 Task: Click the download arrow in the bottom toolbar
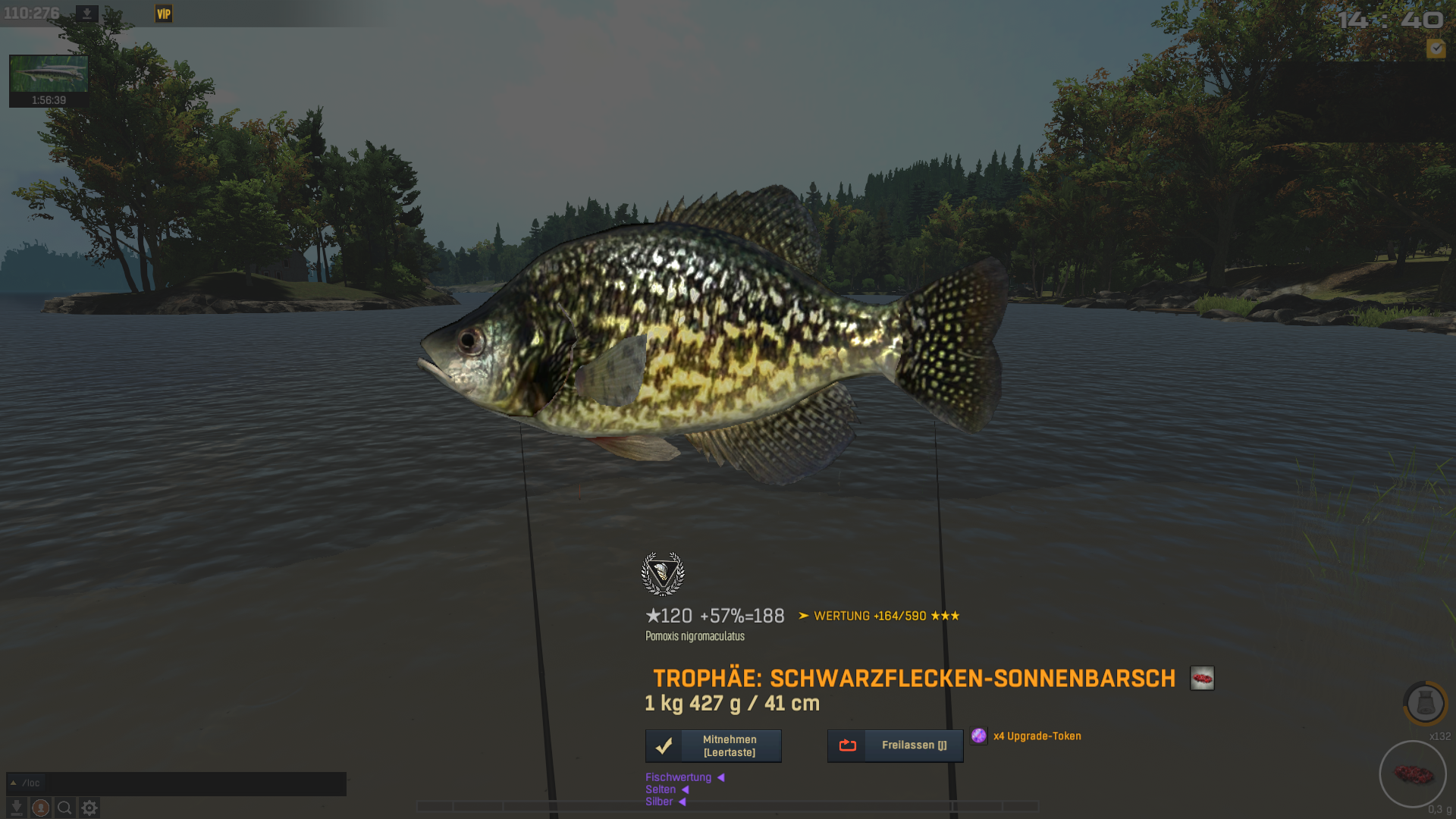click(17, 808)
